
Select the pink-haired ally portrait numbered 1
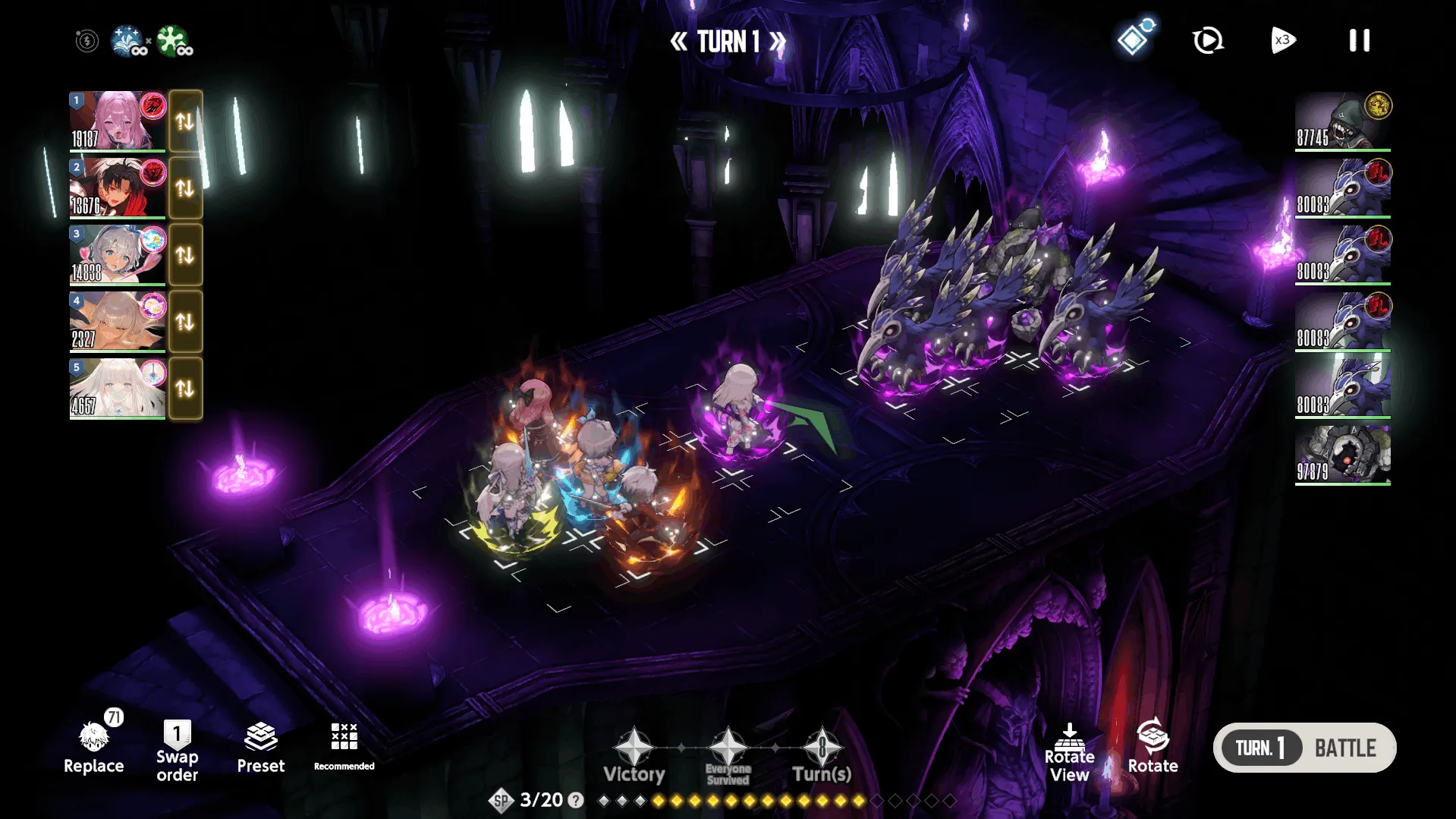[x=118, y=121]
